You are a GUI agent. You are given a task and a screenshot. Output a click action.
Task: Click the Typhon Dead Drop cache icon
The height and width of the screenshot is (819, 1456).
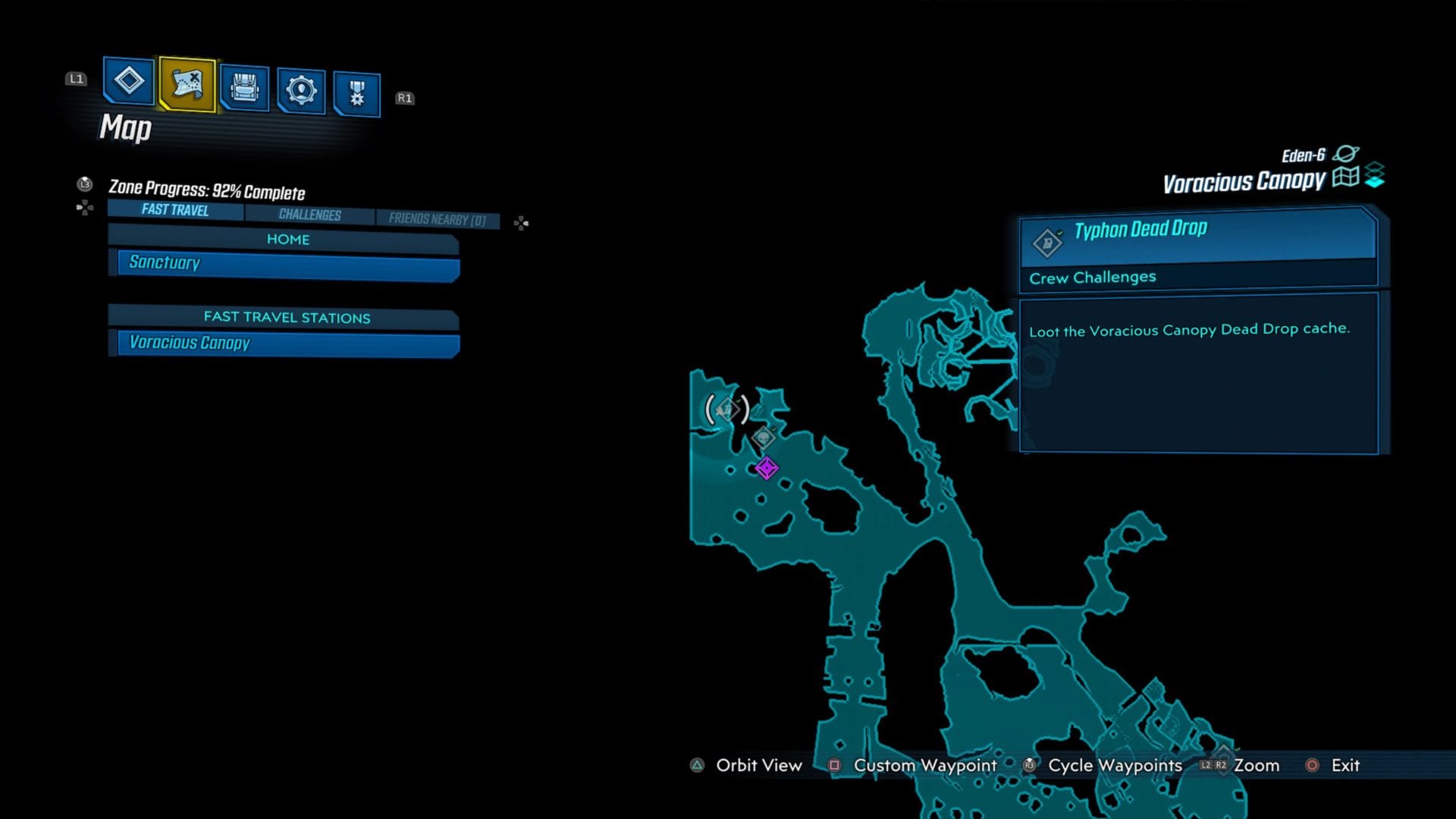1047,243
